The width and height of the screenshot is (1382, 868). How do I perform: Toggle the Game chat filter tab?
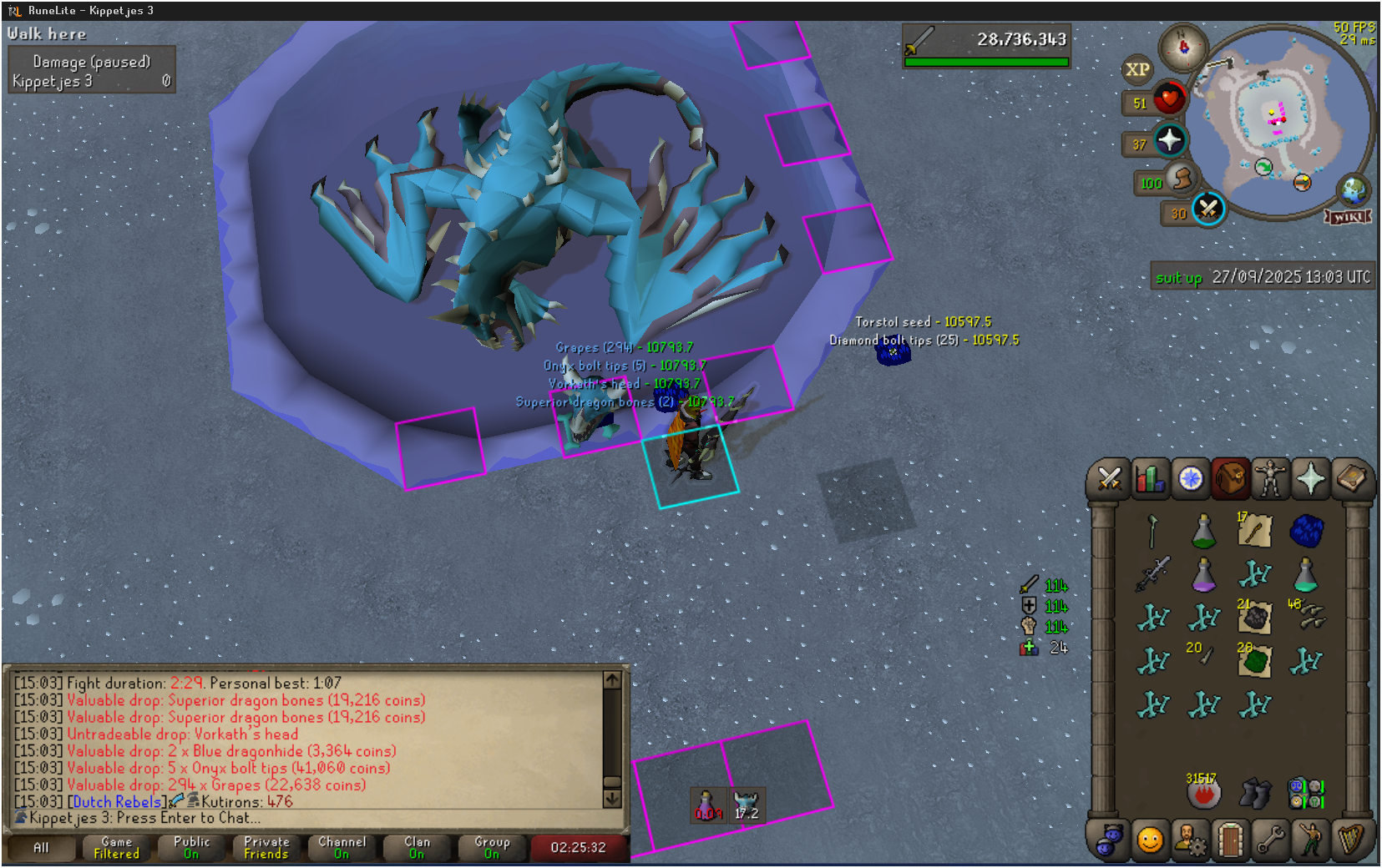click(x=116, y=847)
